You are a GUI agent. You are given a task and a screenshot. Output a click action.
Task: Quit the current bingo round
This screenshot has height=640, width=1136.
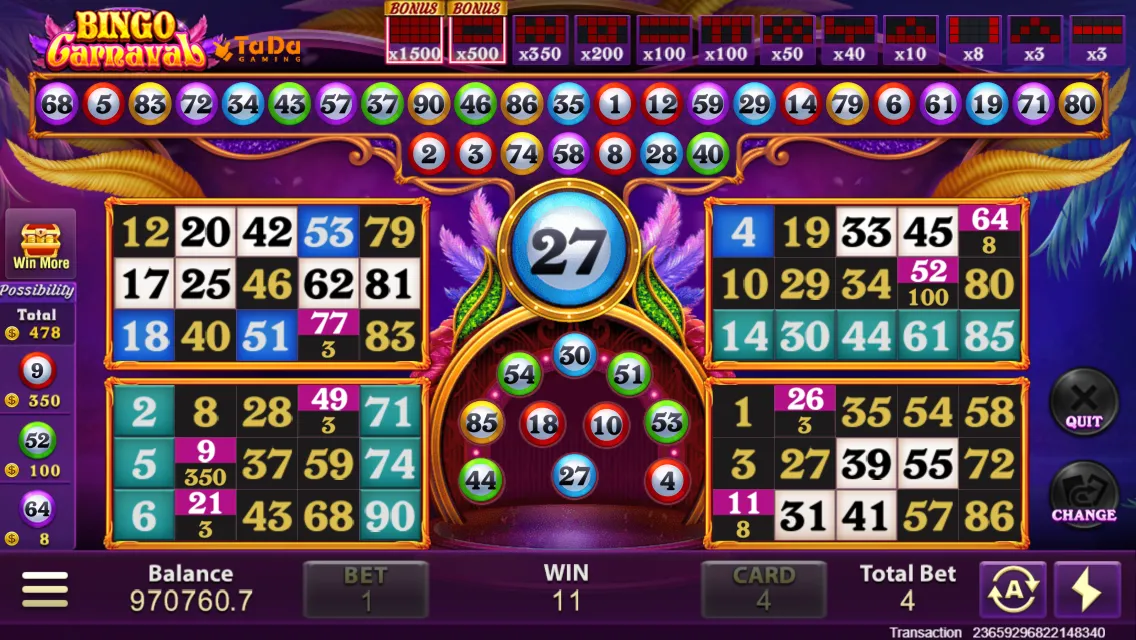point(1083,401)
